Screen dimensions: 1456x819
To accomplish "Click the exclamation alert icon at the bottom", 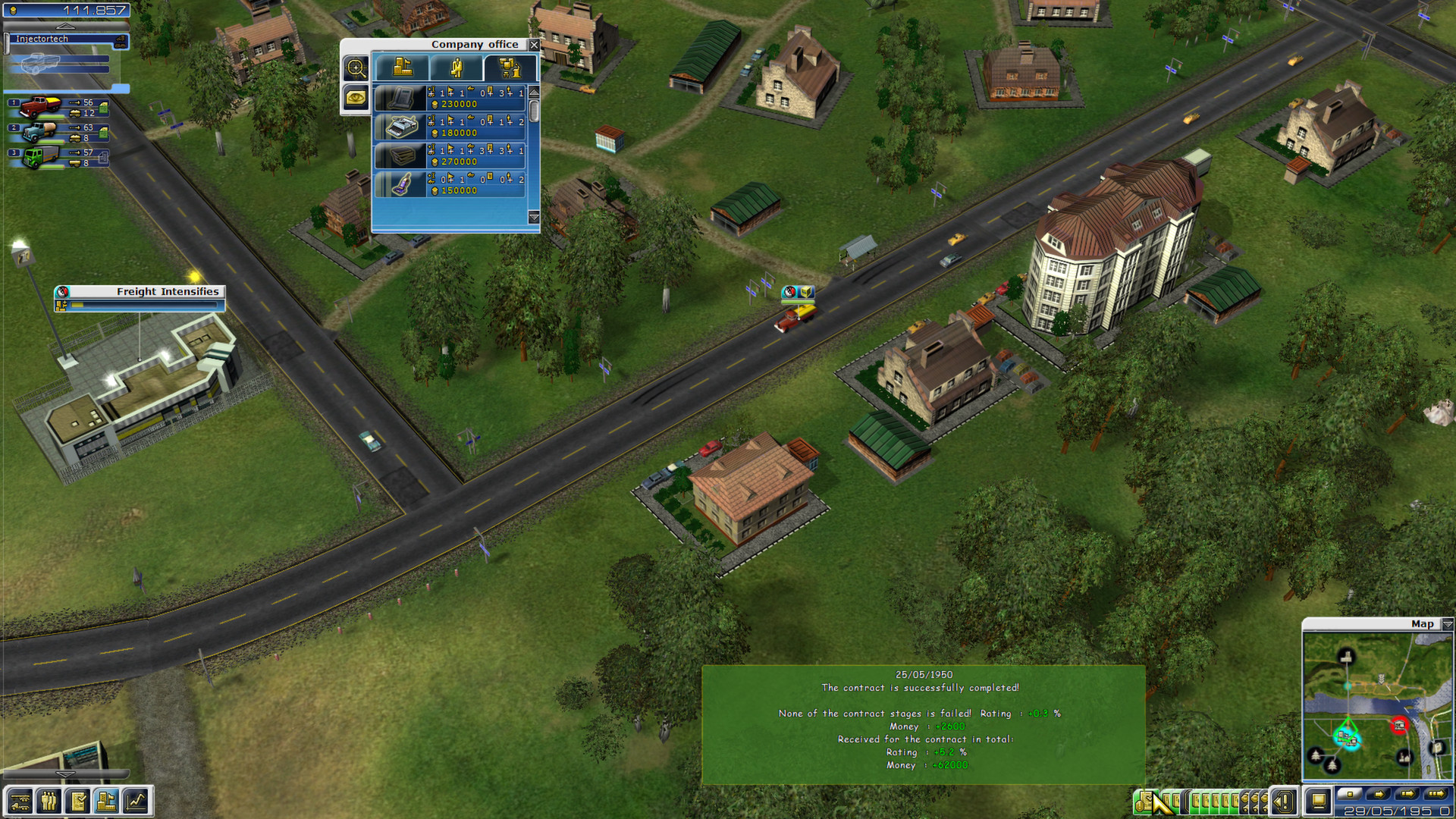I will (x=1285, y=801).
